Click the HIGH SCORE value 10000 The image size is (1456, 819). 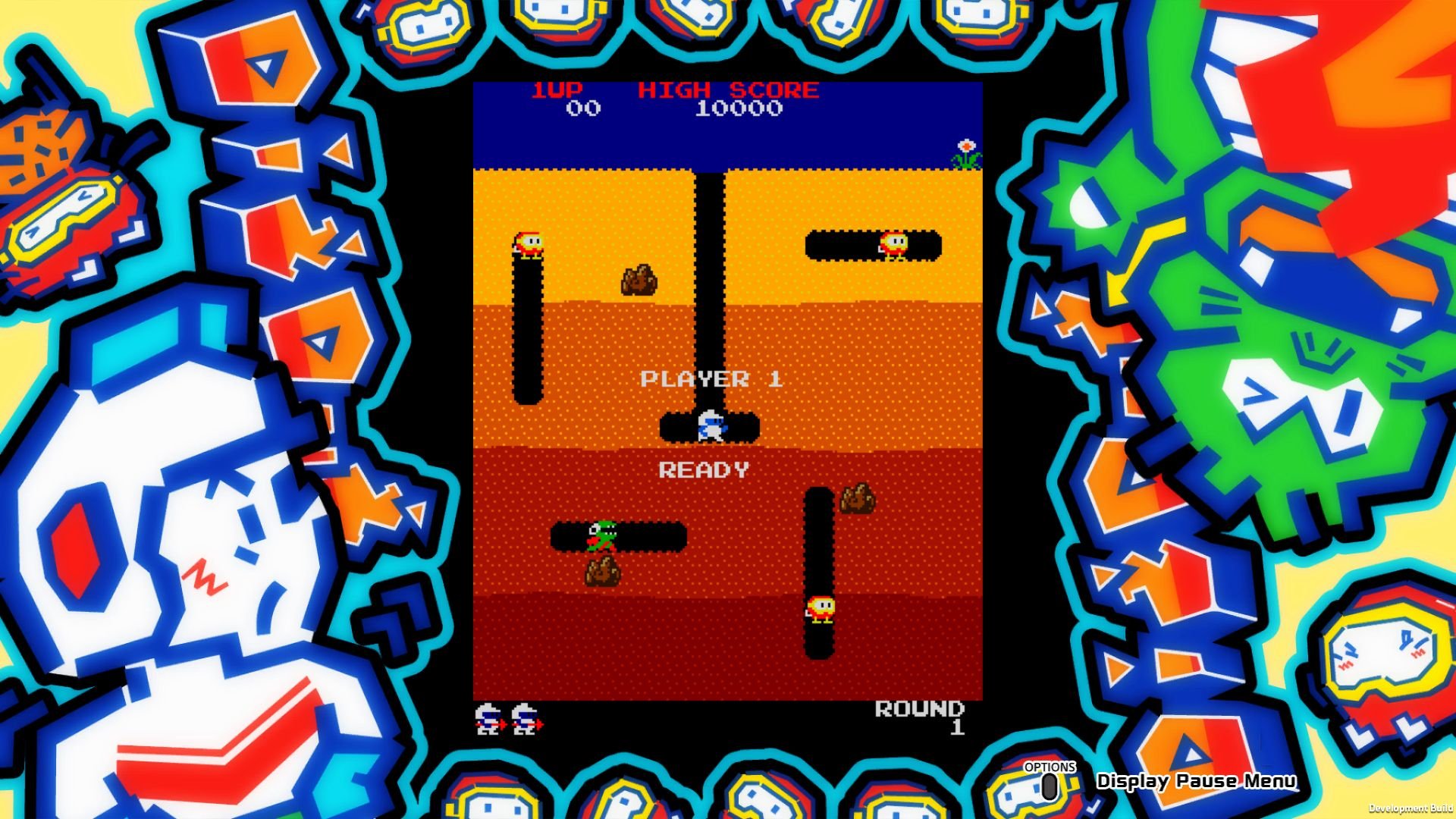739,110
